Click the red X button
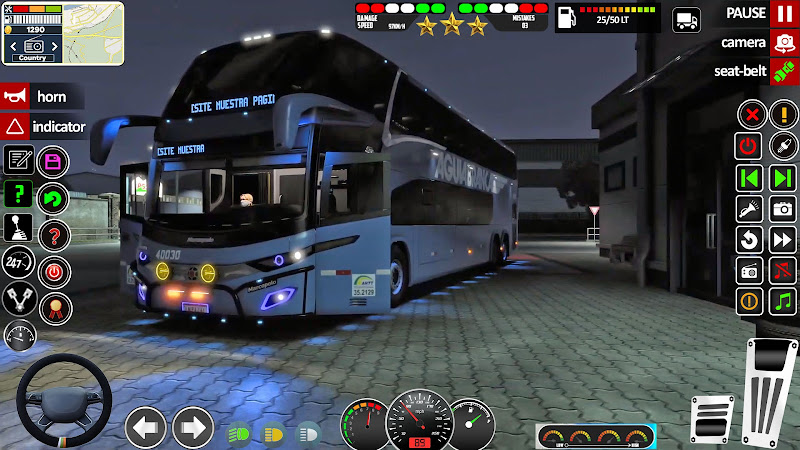Viewport: 800px width, 450px height. (749, 115)
